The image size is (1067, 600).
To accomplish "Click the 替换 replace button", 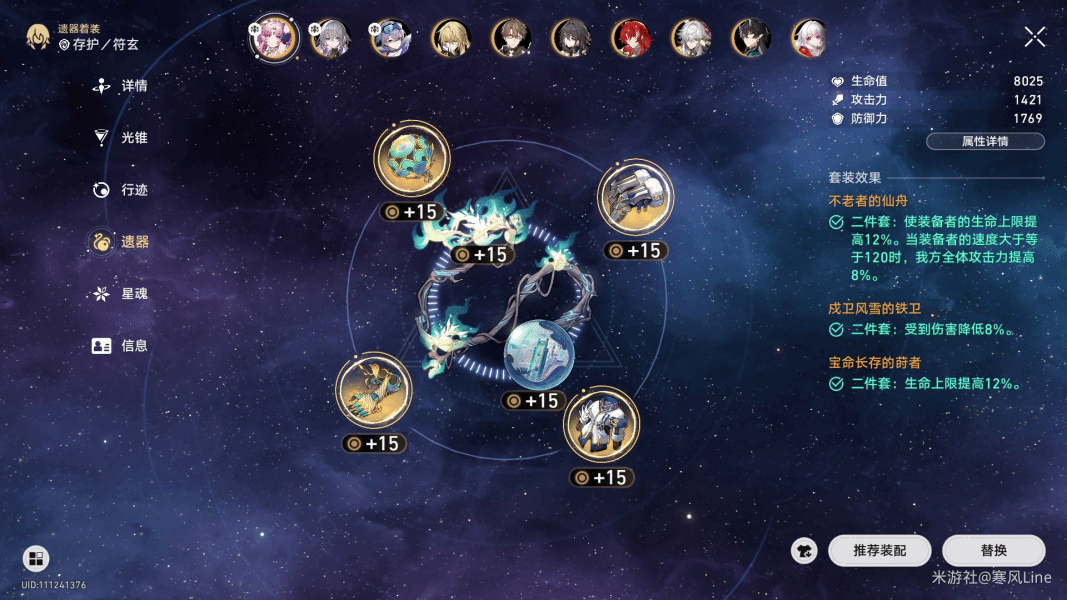I will point(993,551).
